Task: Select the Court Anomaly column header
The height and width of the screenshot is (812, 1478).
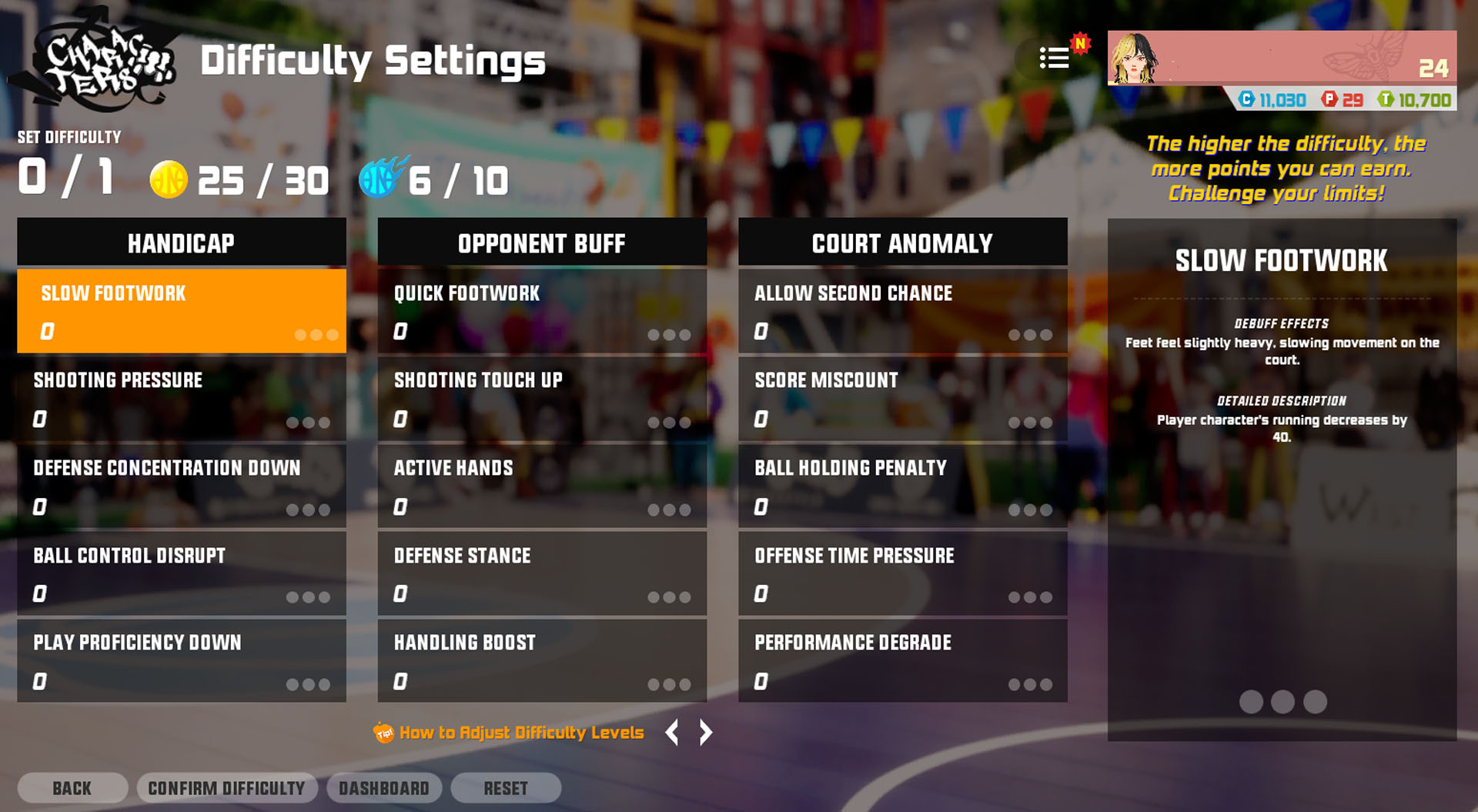Action: point(902,243)
